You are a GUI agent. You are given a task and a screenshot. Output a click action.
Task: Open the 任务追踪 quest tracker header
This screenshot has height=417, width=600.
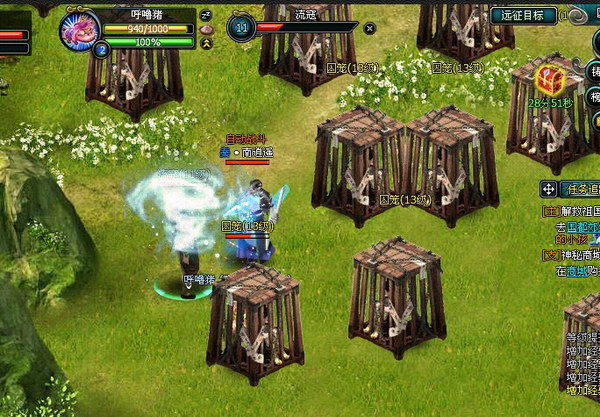coord(580,188)
